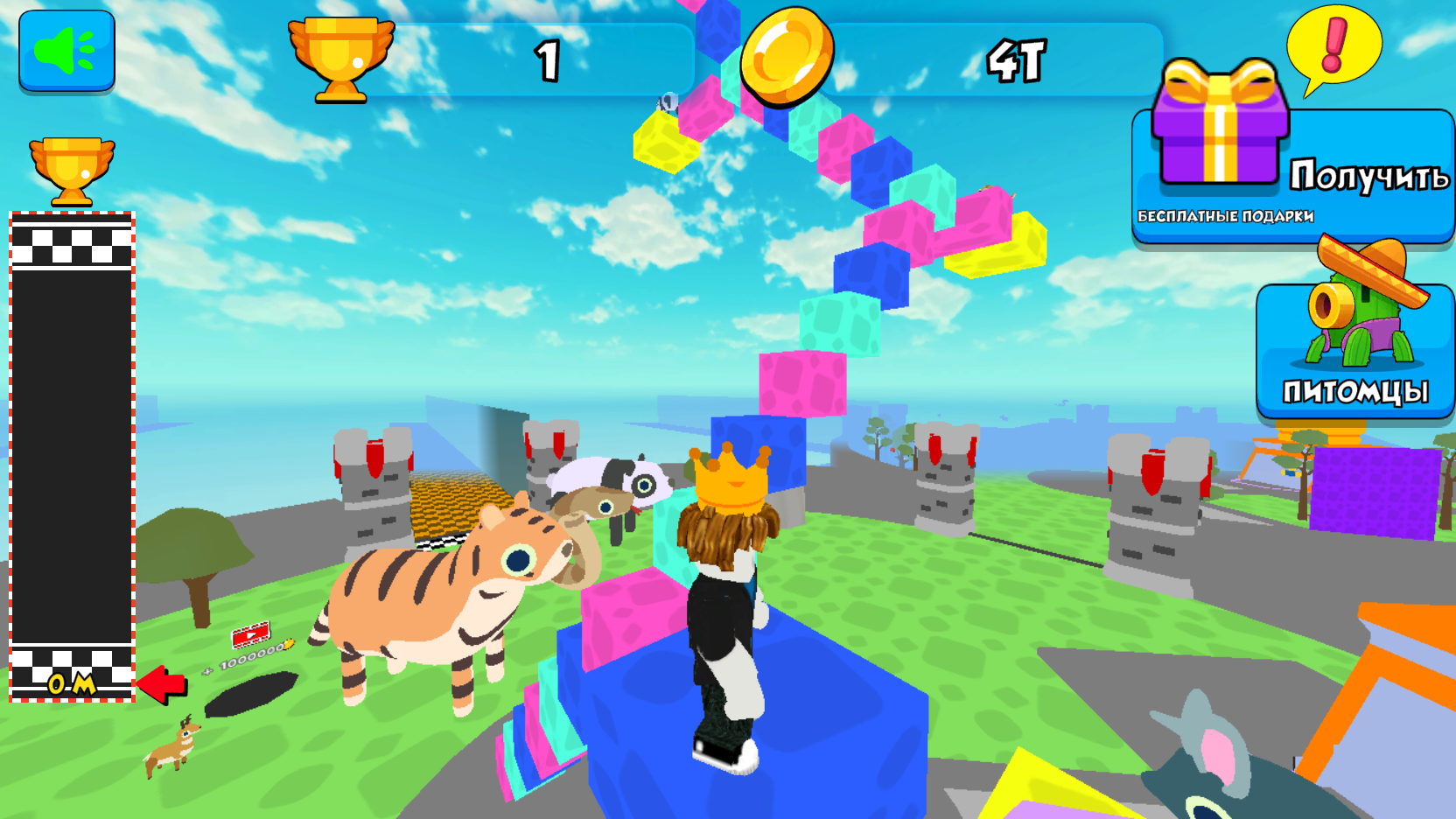Click the trophy icon in the top bar
This screenshot has height=819, width=1456.
coord(341,57)
